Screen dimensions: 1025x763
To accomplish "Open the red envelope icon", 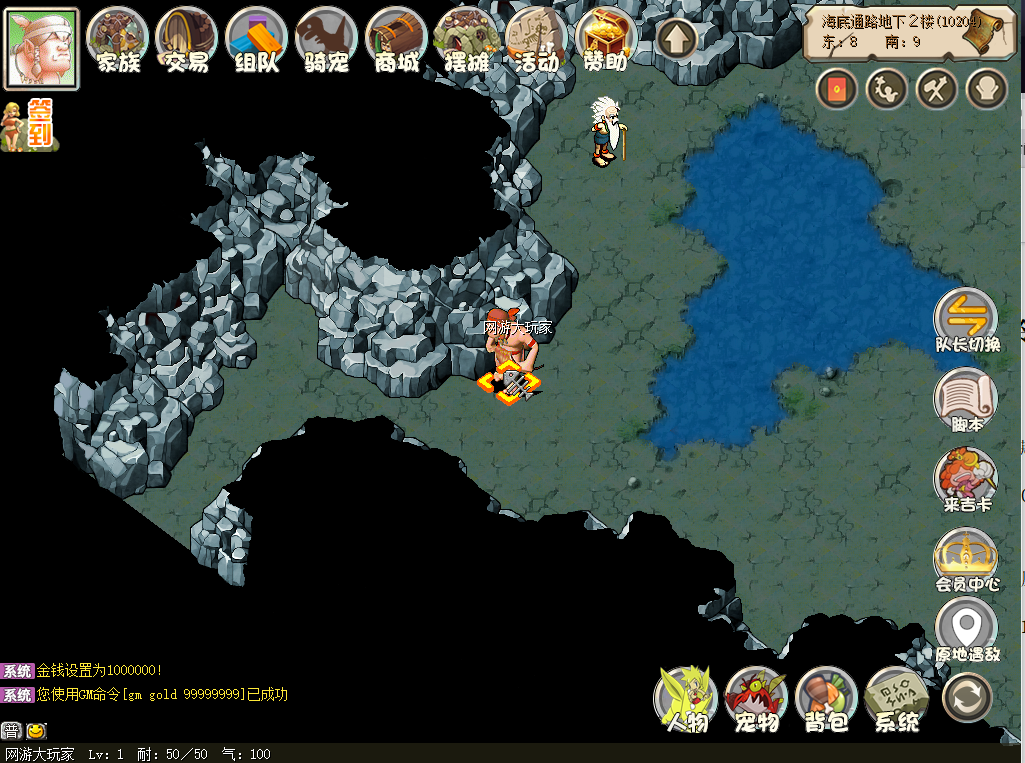I will [837, 90].
